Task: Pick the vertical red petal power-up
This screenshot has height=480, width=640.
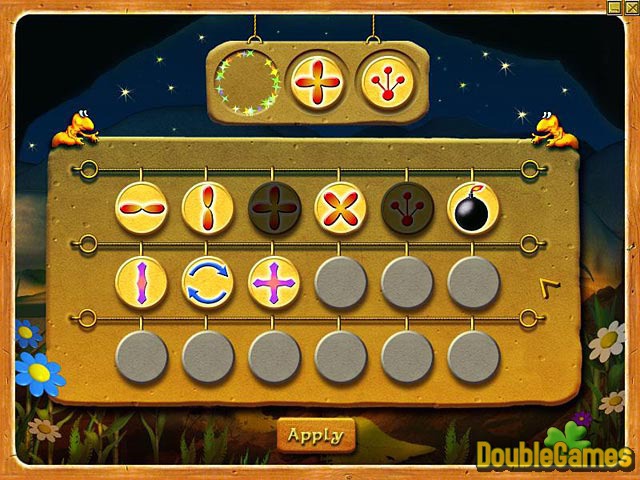Action: pyautogui.click(x=207, y=207)
